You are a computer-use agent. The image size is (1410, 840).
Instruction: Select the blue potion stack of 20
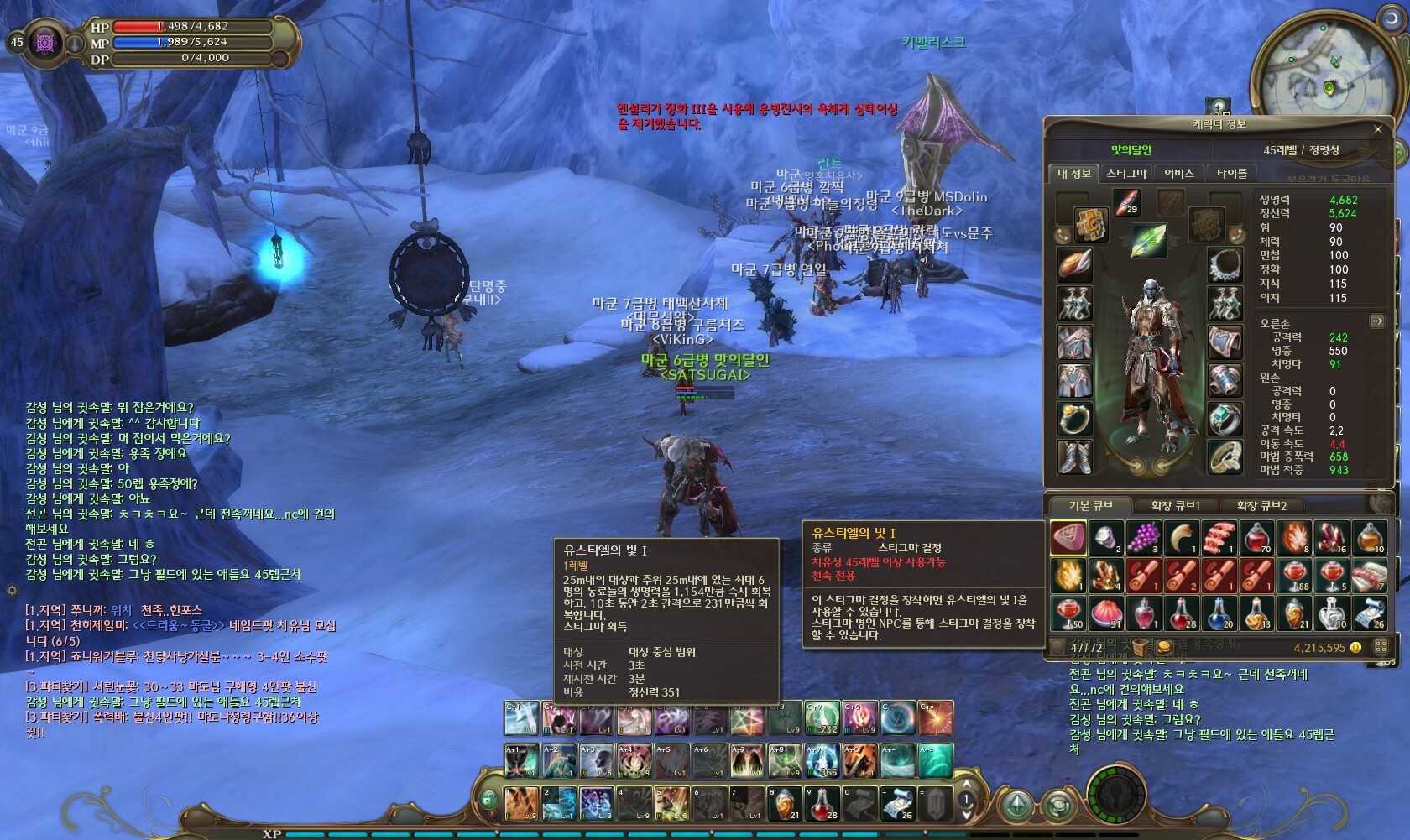pos(1219,613)
